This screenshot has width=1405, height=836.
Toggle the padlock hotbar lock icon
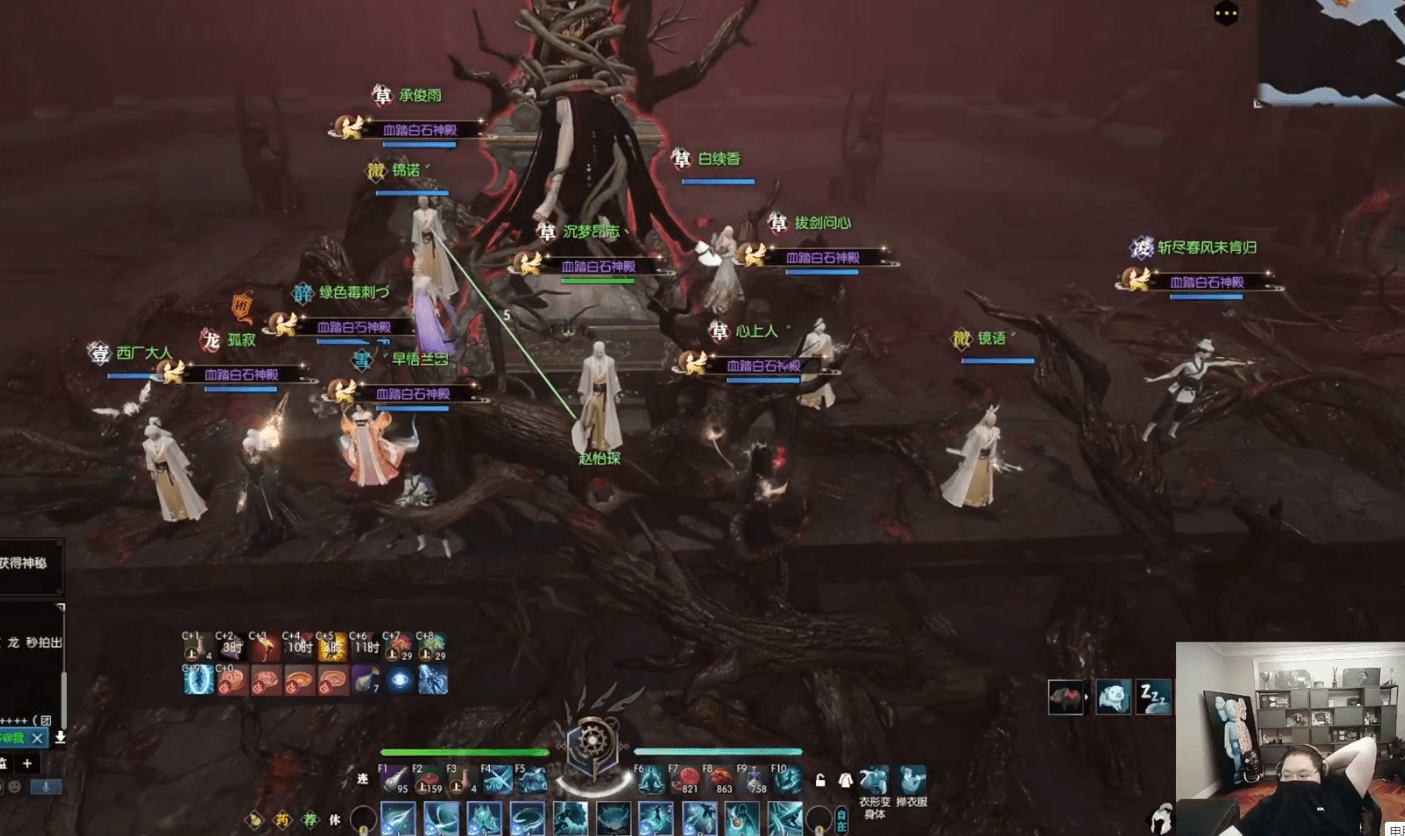(x=821, y=781)
